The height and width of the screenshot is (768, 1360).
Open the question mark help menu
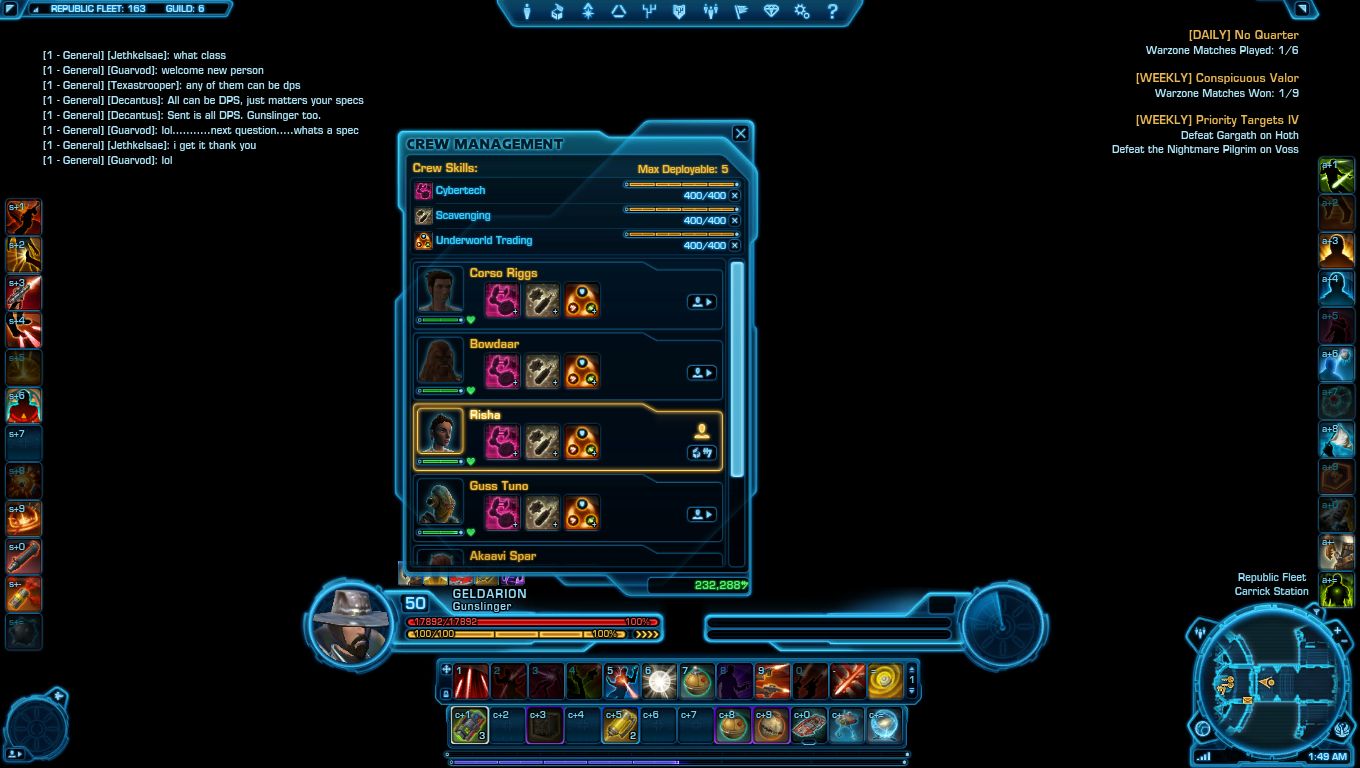click(832, 12)
